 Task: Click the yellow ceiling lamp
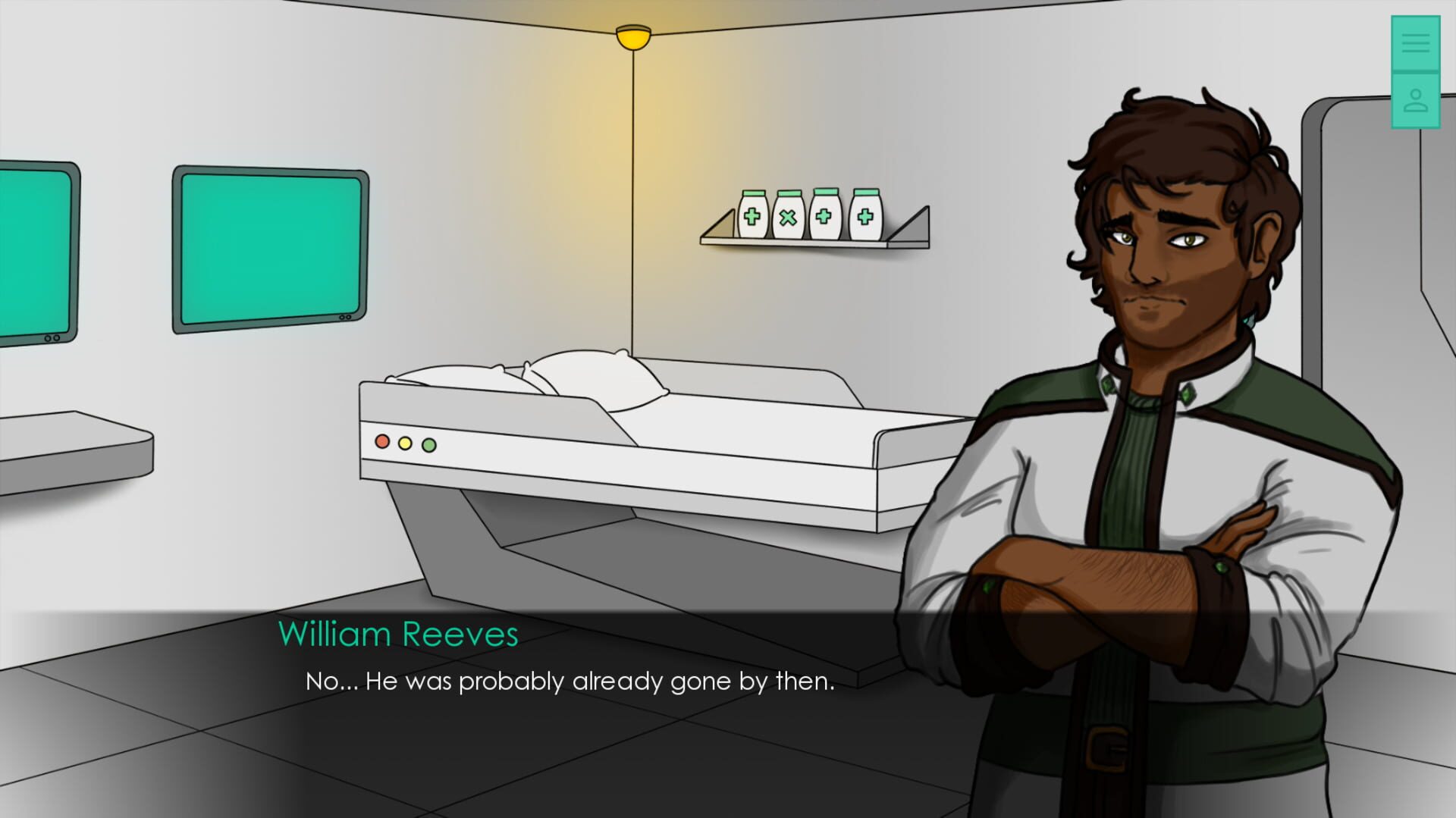pos(632,36)
